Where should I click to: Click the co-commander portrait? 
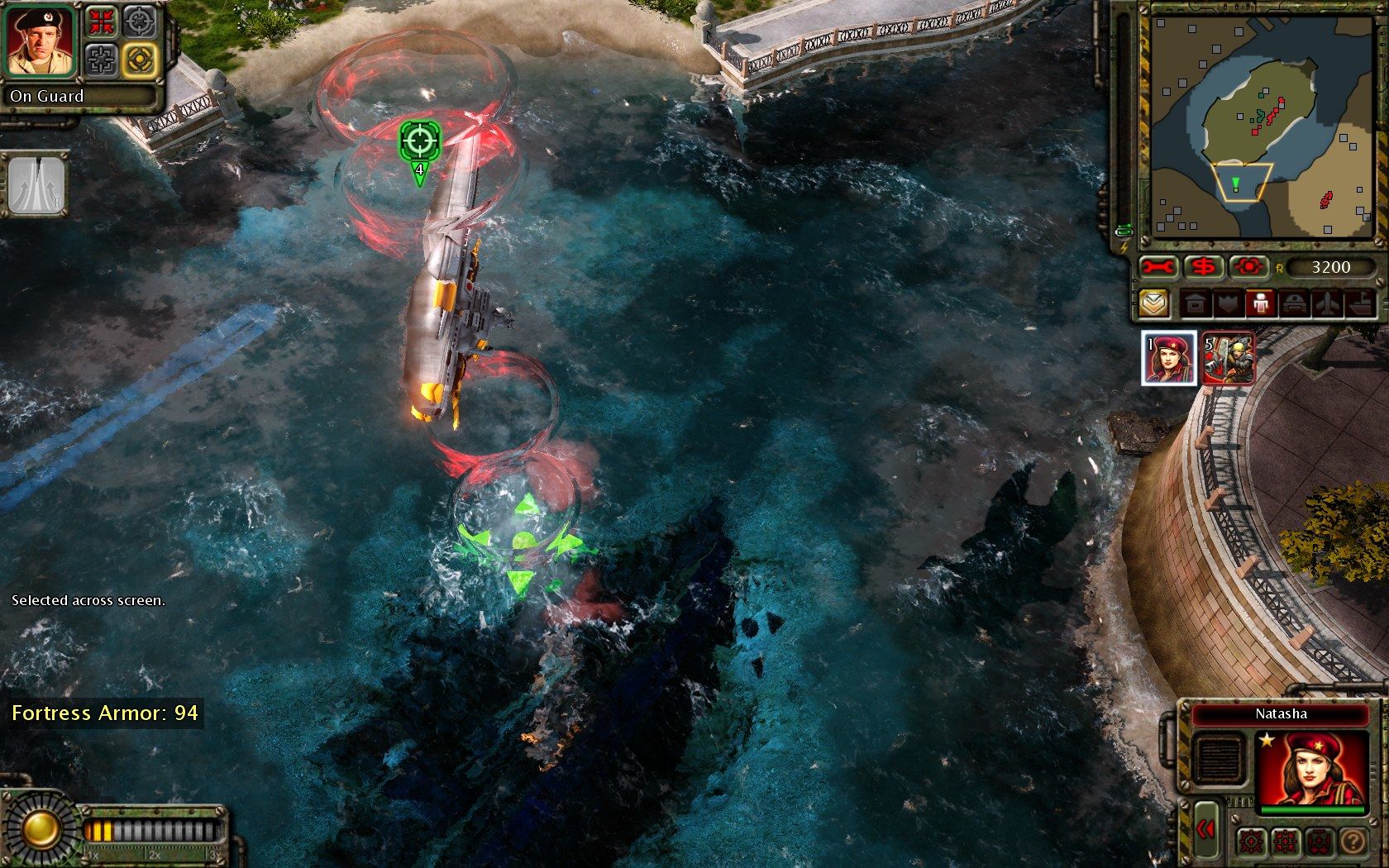pyautogui.click(x=41, y=41)
